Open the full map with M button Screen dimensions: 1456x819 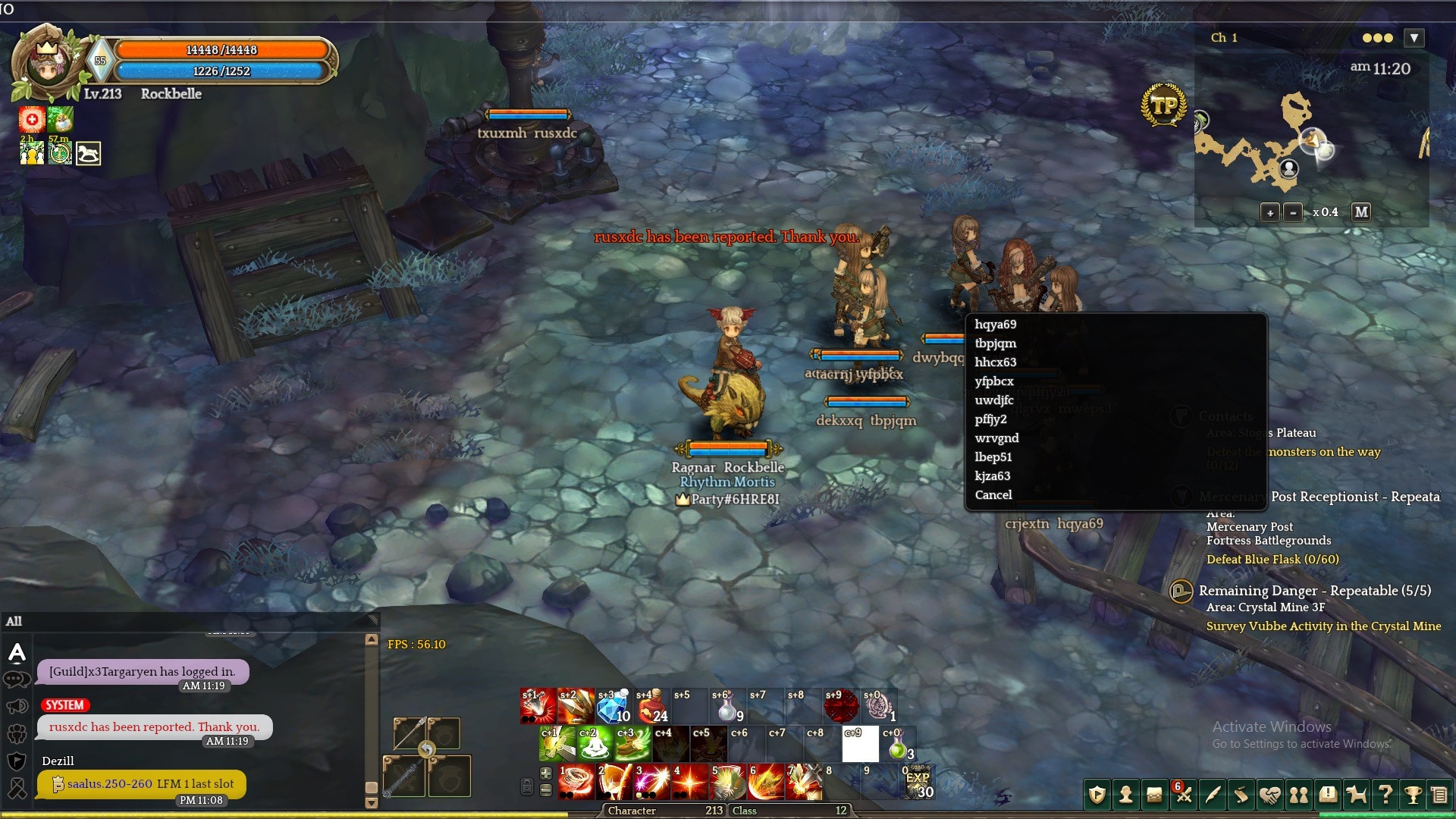(x=1361, y=212)
